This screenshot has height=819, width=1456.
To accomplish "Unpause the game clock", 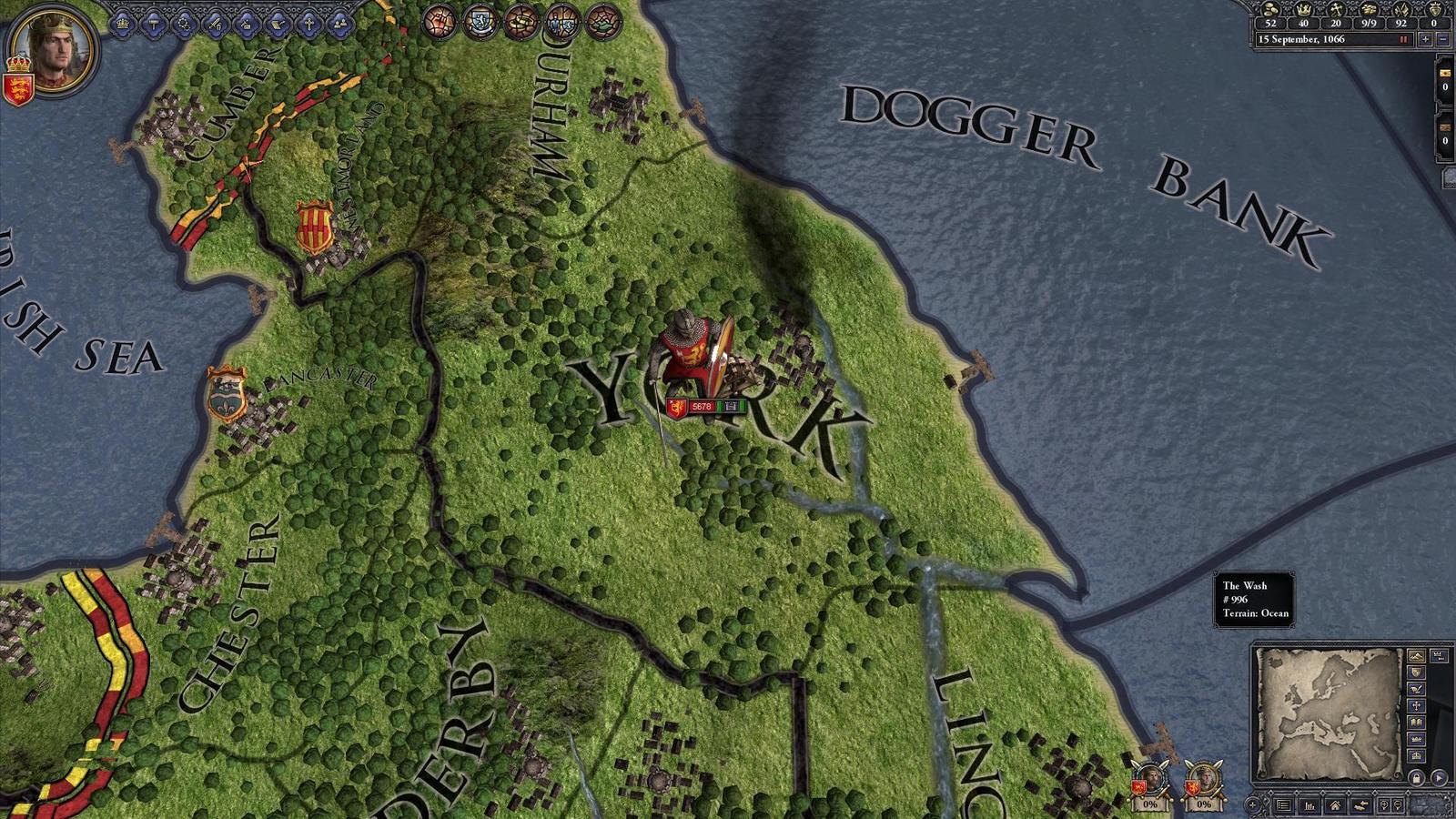I will (1403, 39).
